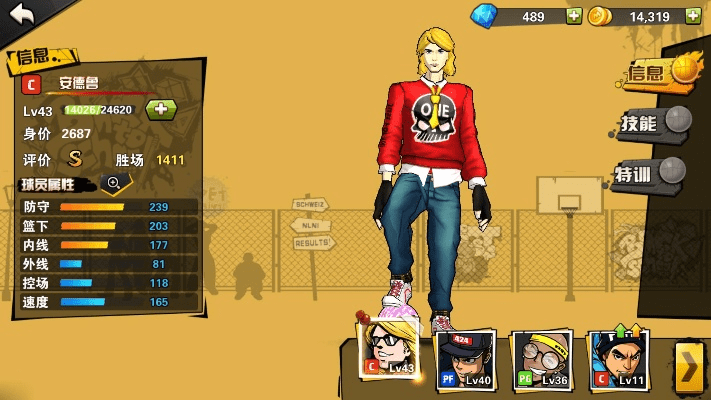Add more gold coins with the plus button
Screen dimensions: 711x400
pyautogui.click(x=693, y=16)
